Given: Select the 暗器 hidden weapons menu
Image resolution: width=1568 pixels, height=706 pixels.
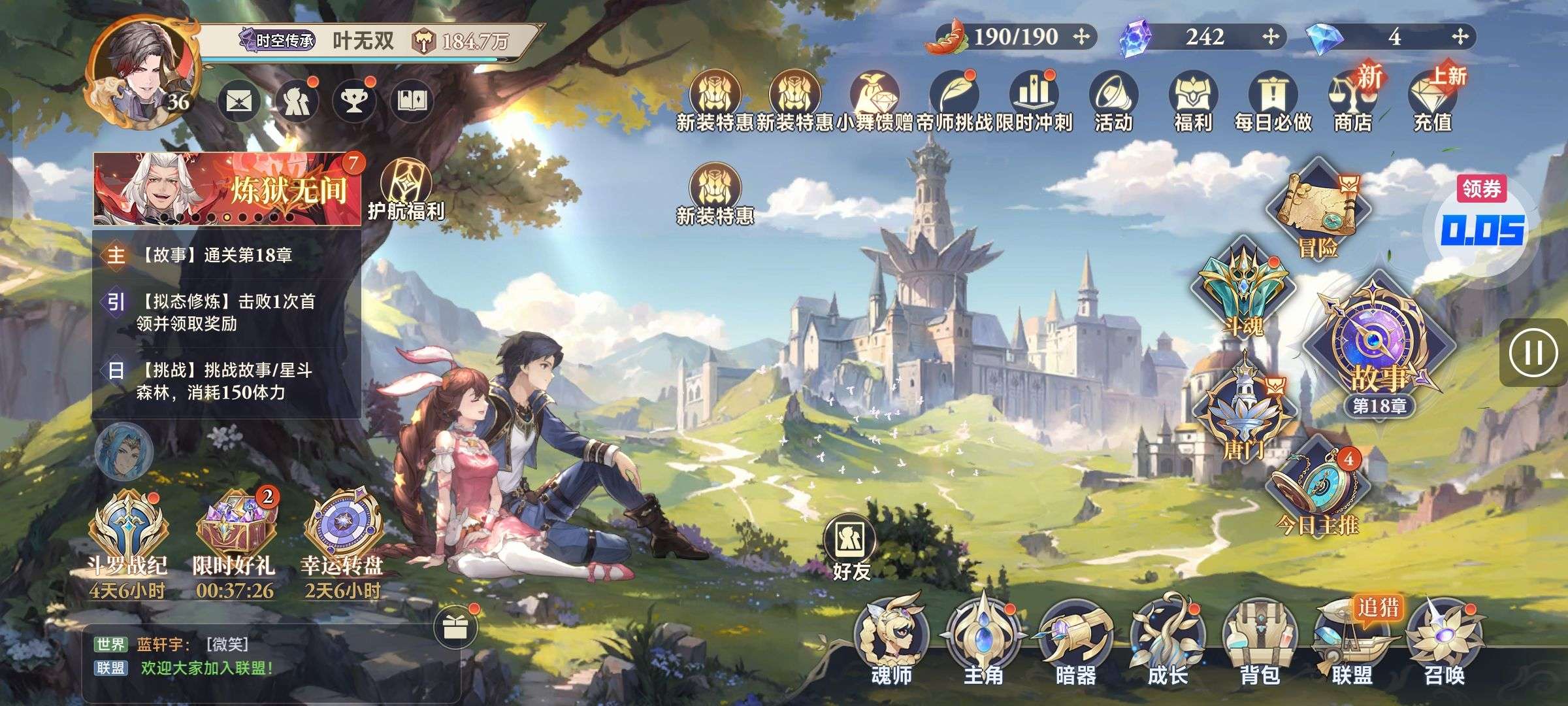Looking at the screenshot, I should point(1075,641).
